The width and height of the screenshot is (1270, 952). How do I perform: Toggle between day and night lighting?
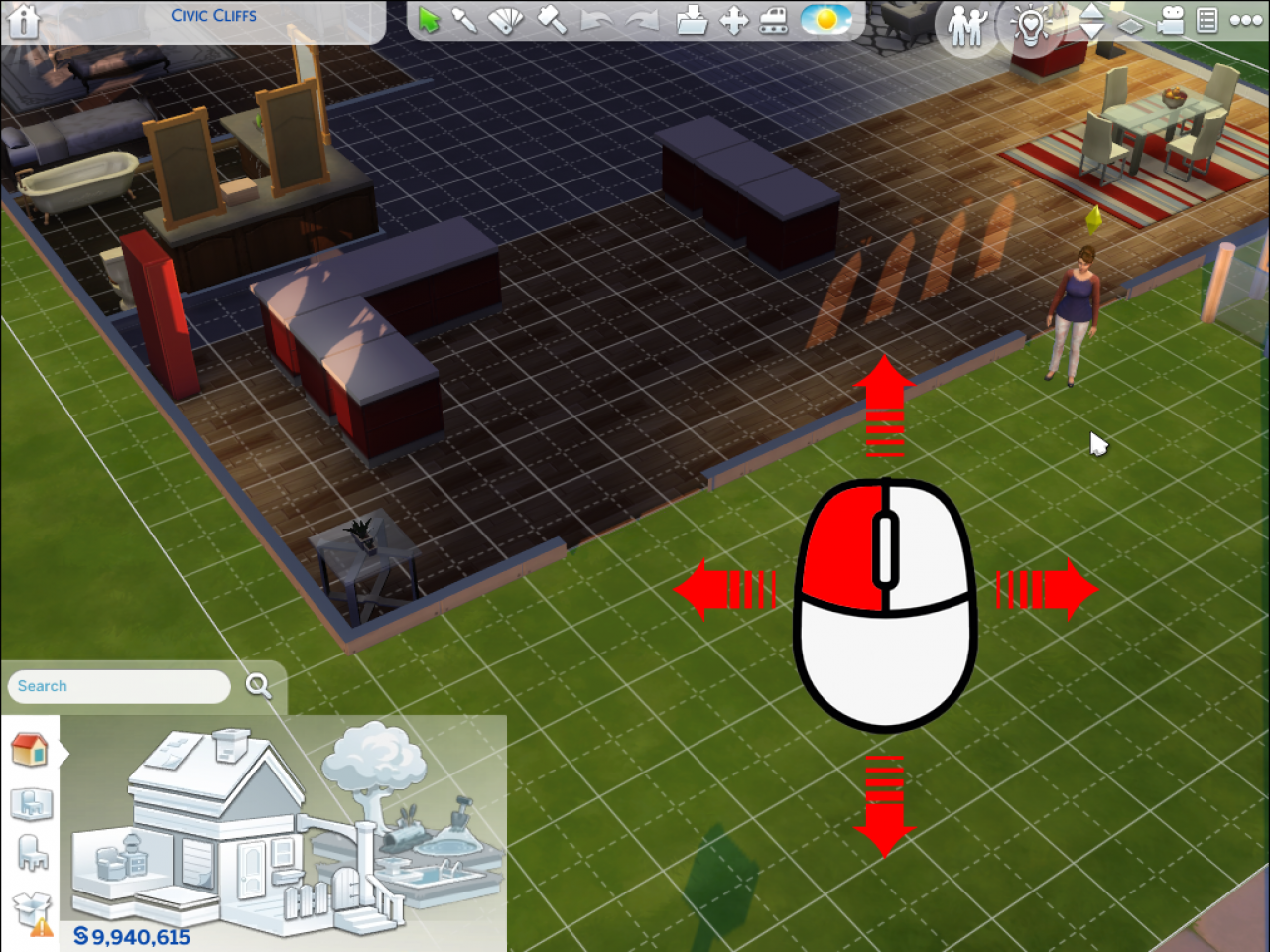[827, 20]
